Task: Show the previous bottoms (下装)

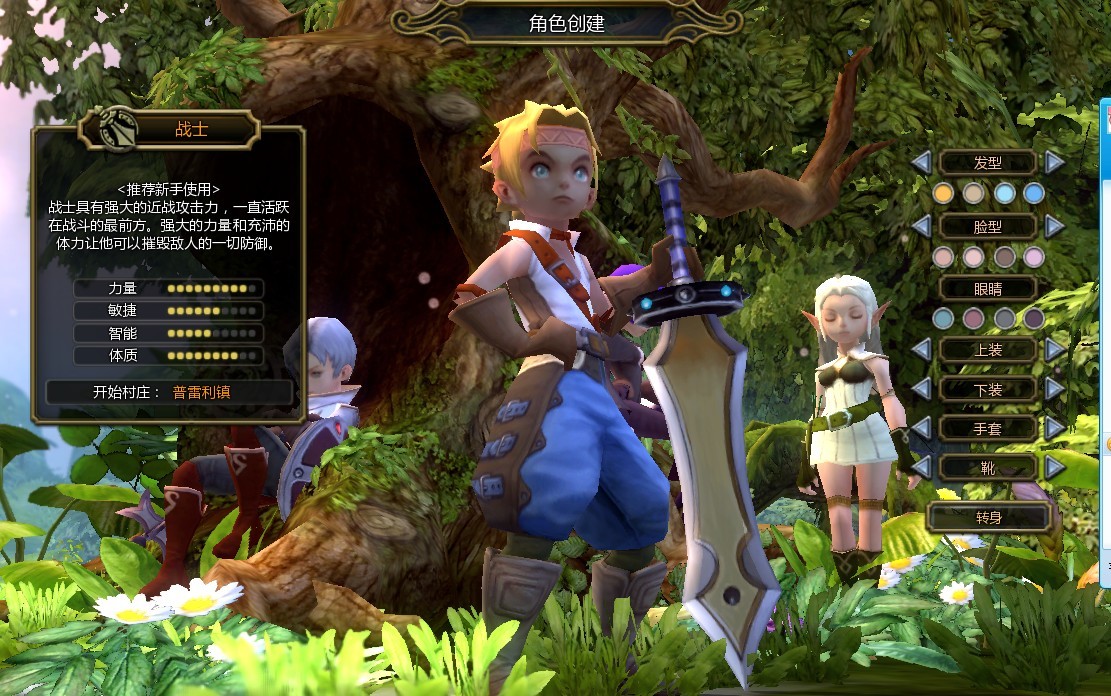Action: point(922,389)
